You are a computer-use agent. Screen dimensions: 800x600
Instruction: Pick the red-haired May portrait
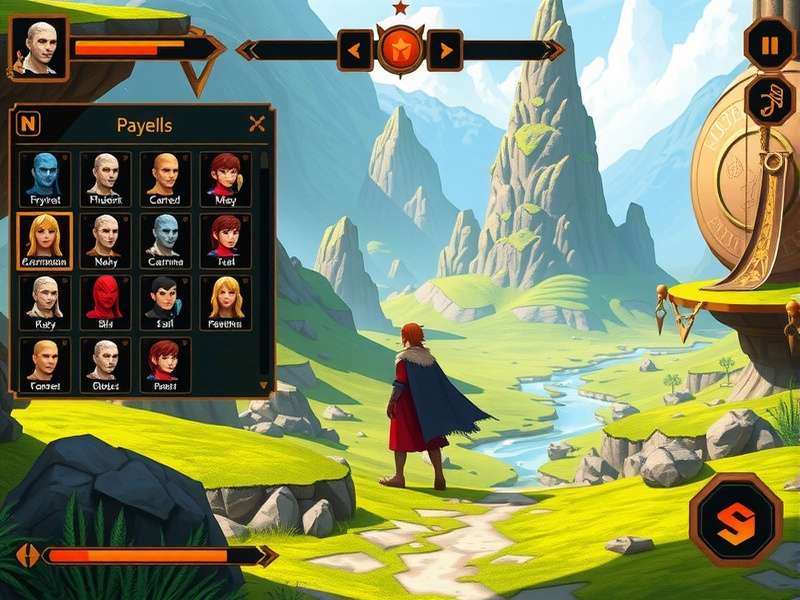click(x=225, y=178)
